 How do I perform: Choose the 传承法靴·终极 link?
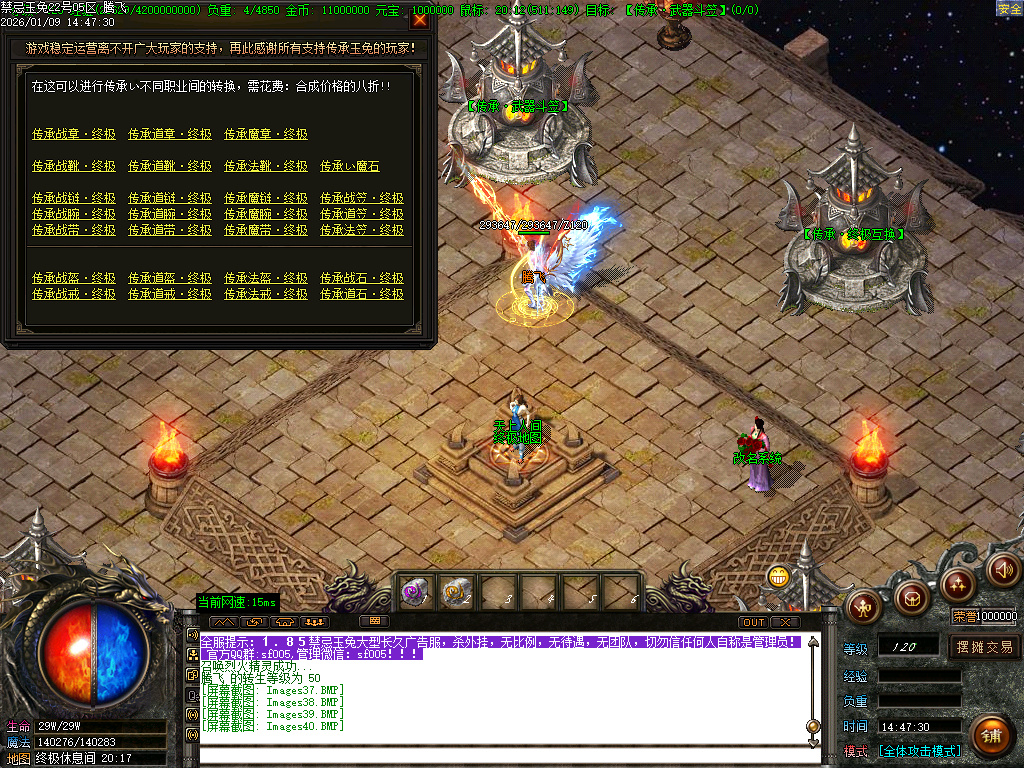point(265,166)
